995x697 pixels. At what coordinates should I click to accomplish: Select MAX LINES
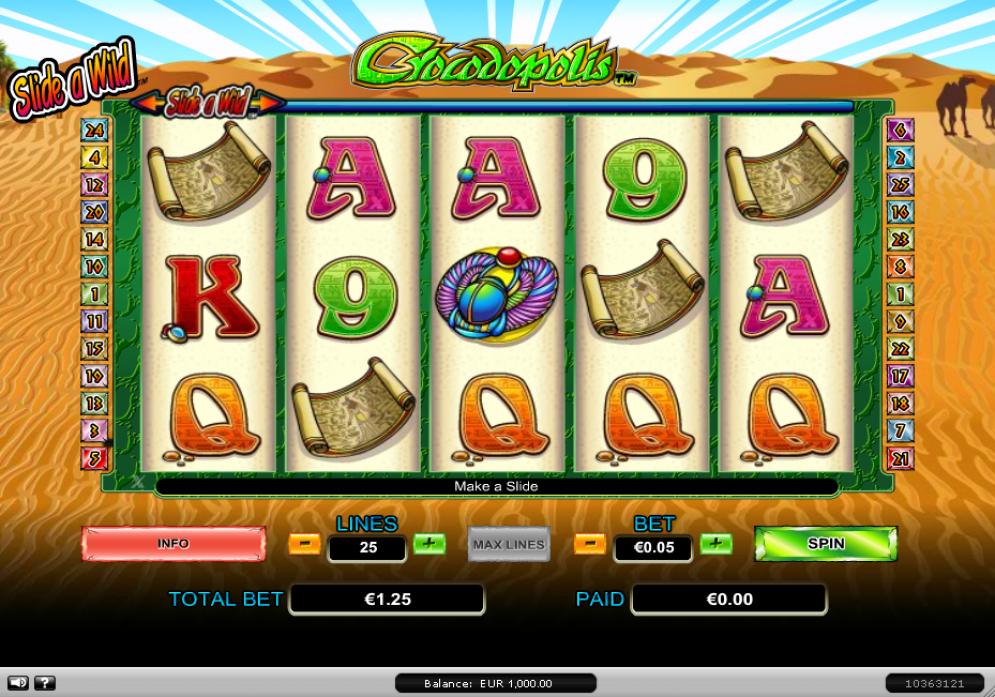[x=509, y=544]
